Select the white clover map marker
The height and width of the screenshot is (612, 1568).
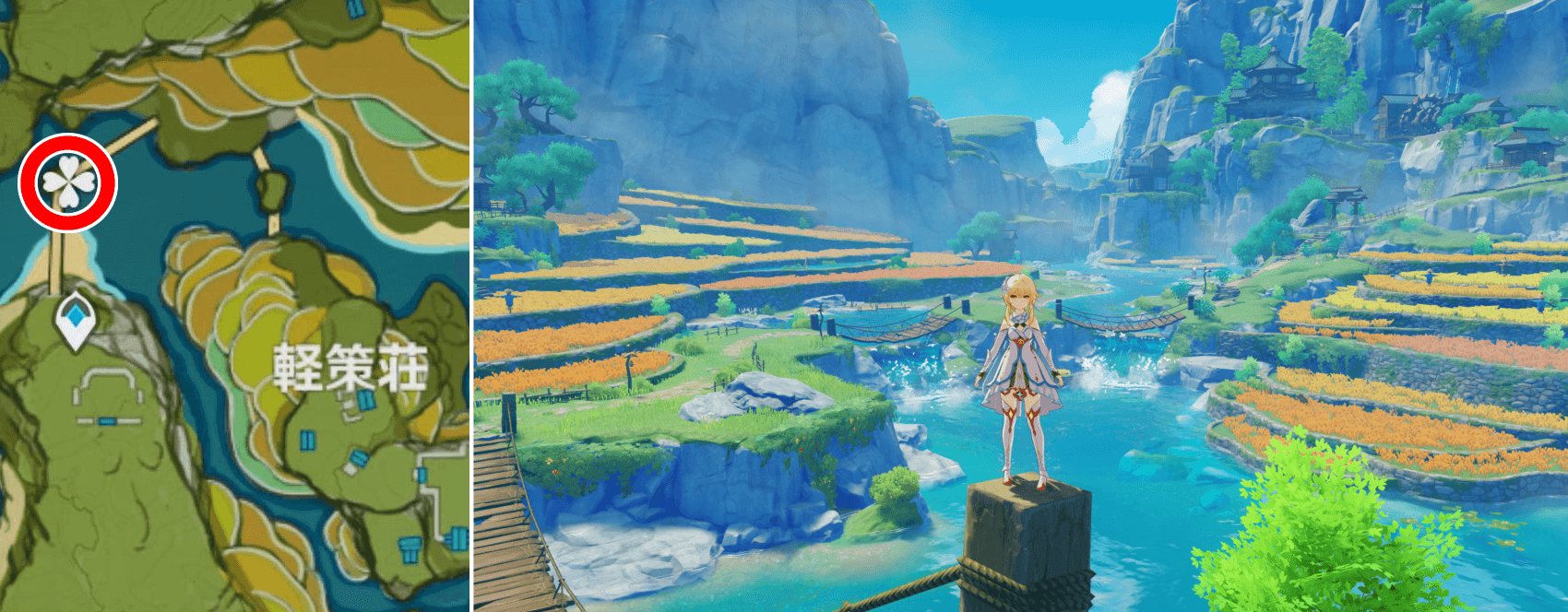67,182
